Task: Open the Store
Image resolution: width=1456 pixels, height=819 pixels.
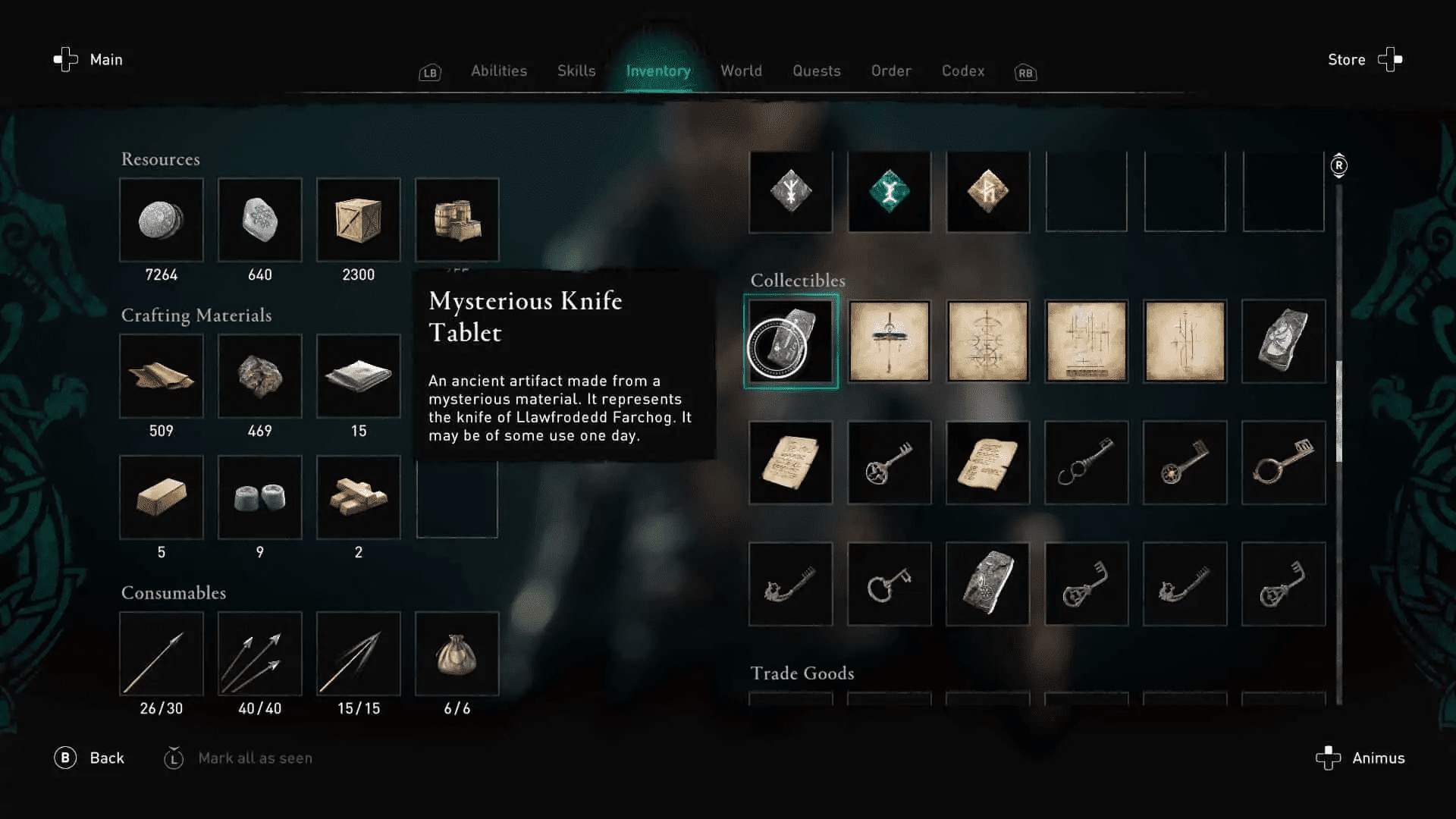Action: pyautogui.click(x=1346, y=59)
